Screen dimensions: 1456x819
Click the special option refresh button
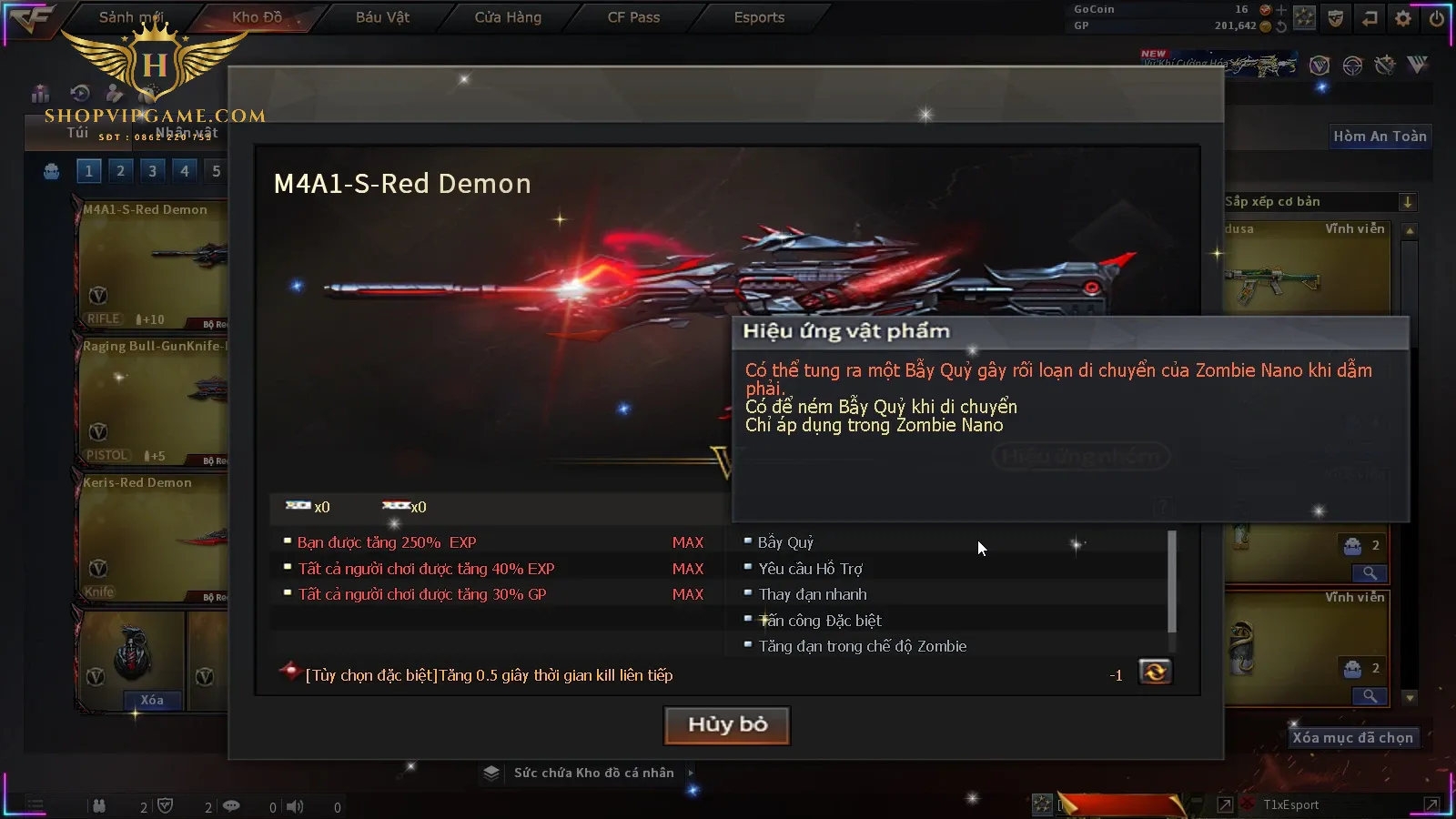click(x=1155, y=672)
